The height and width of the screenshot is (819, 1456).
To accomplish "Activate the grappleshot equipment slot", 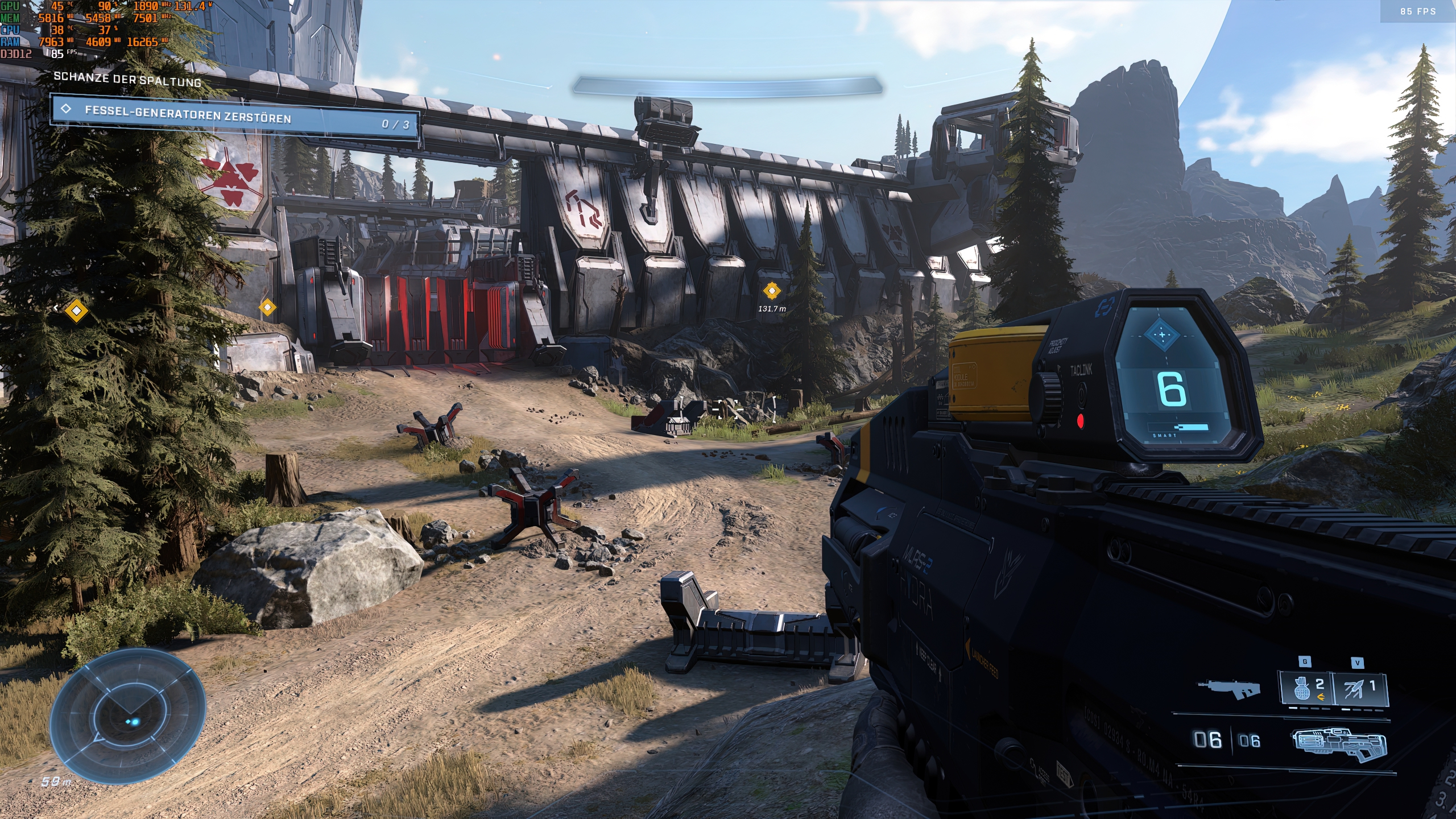I will click(x=1359, y=689).
